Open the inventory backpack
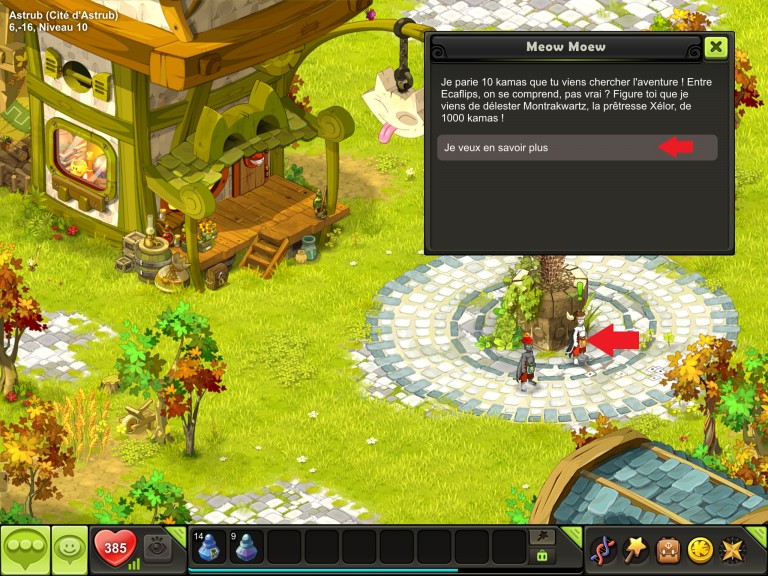Viewport: 768px width, 576px height. [668, 549]
